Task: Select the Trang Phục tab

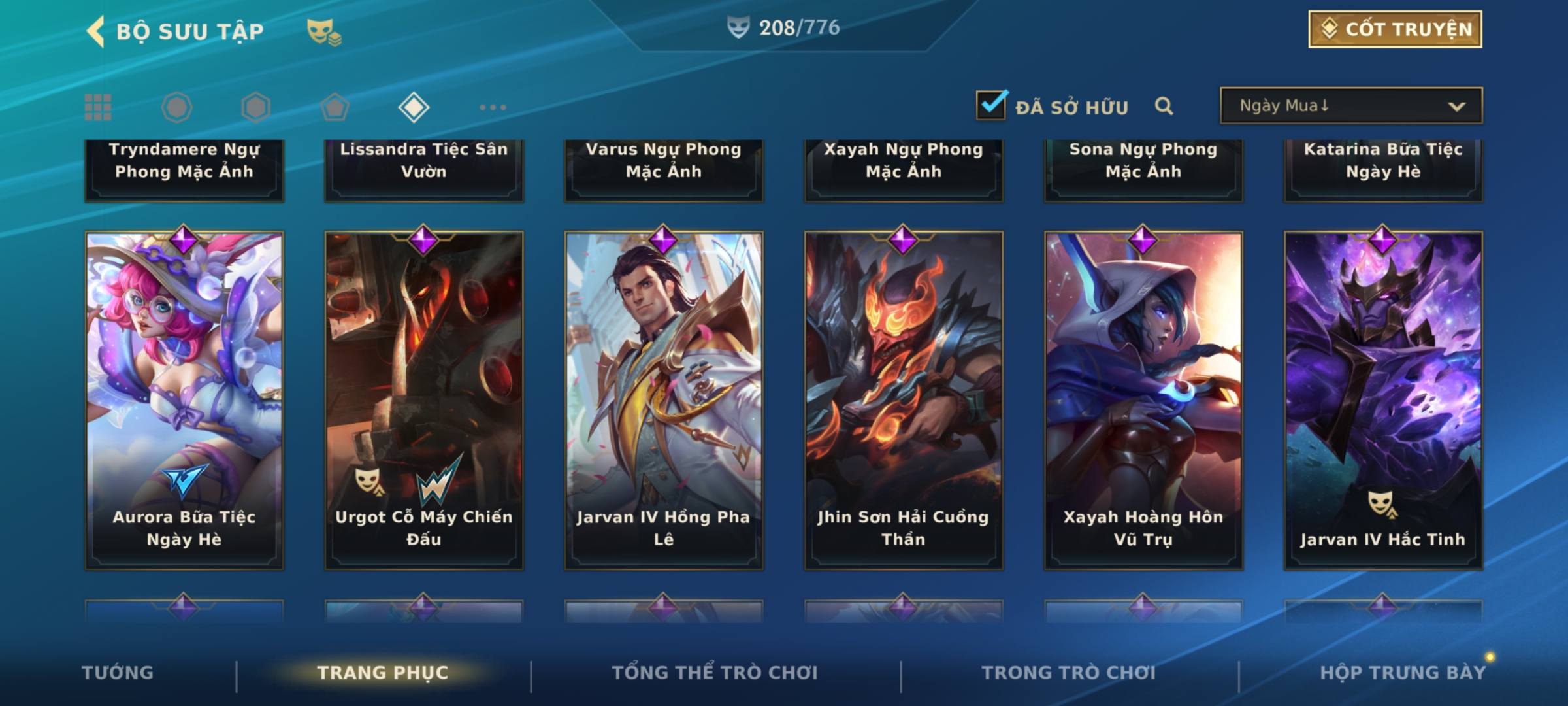Action: pos(383,673)
